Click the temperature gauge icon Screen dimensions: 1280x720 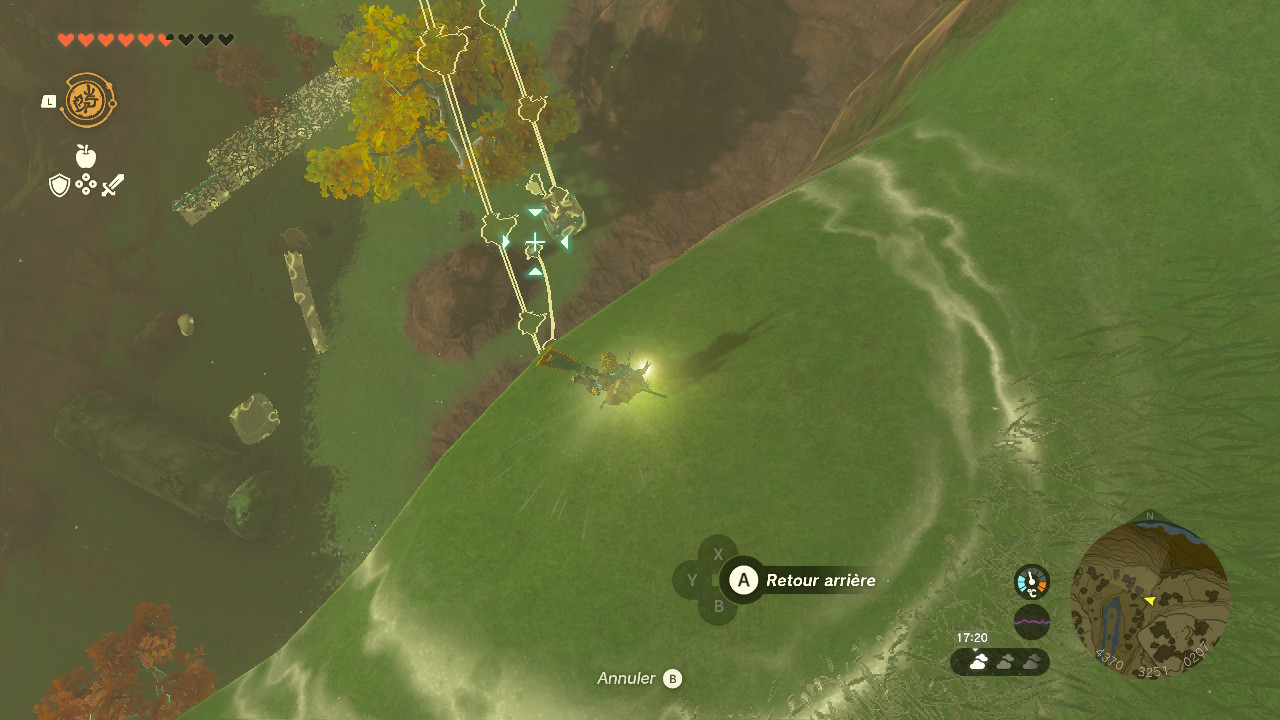[x=1032, y=582]
